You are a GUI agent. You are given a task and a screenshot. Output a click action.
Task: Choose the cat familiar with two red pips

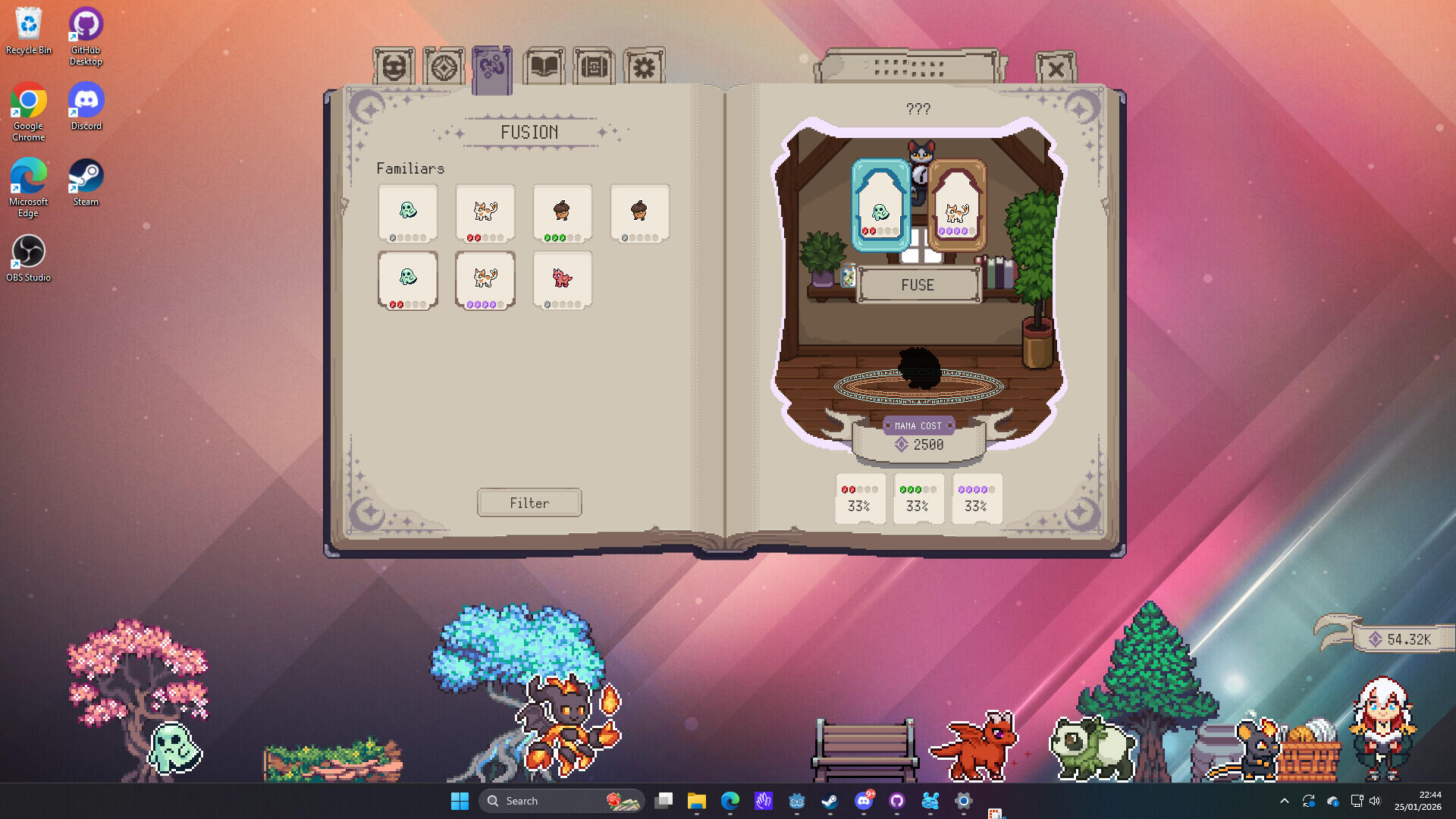pos(485,213)
